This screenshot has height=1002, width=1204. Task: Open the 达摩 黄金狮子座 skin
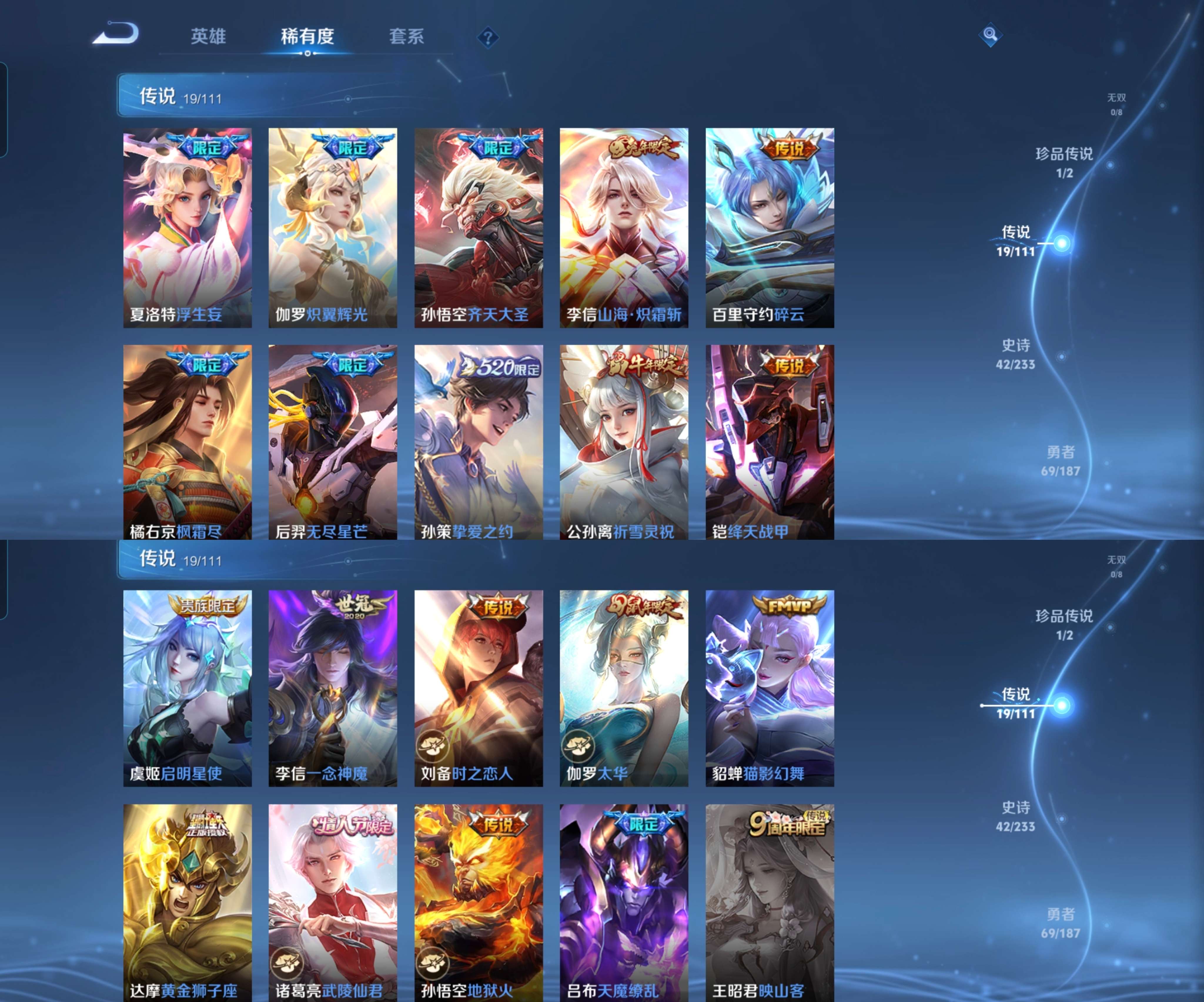pyautogui.click(x=188, y=902)
